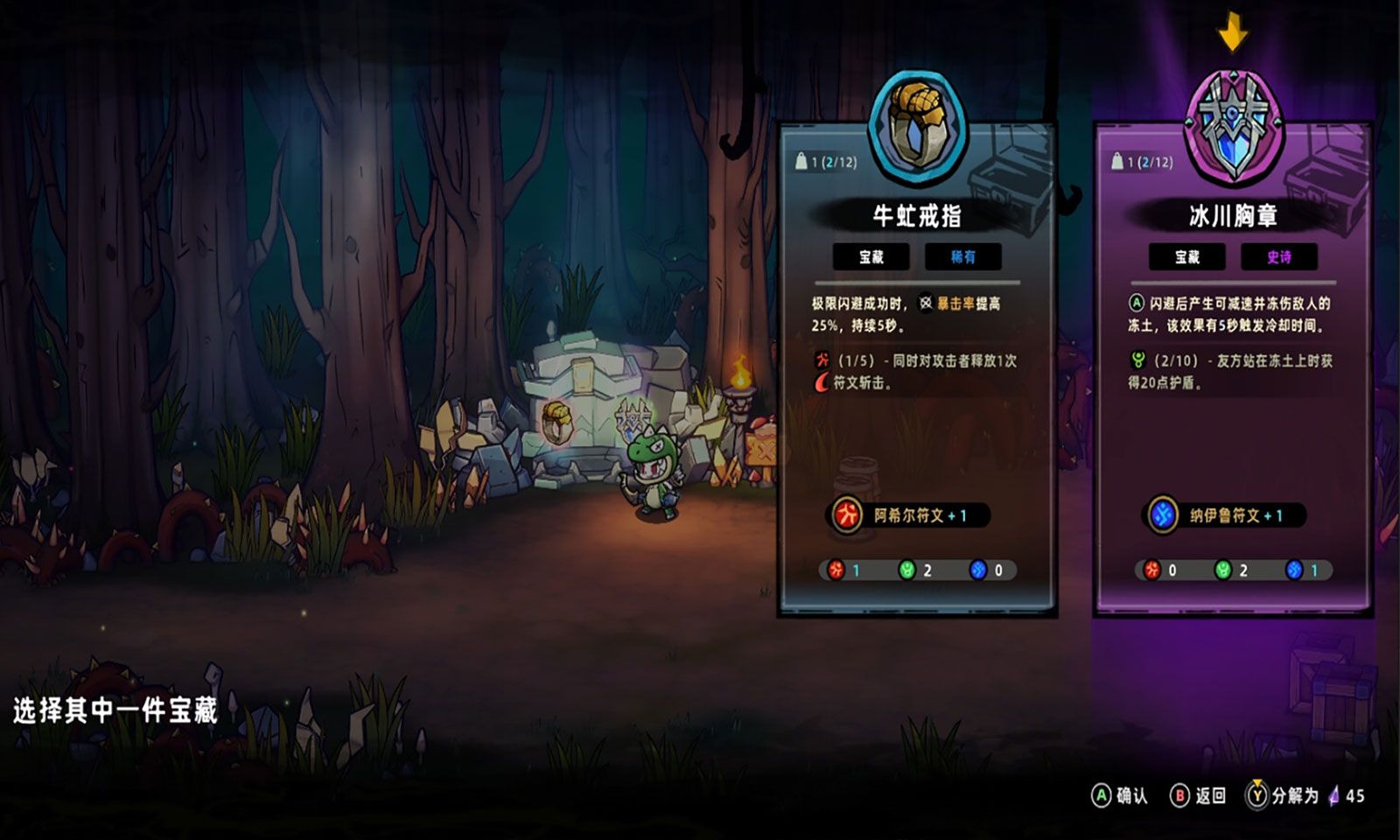This screenshot has width=1400, height=840.
Task: Go back using 返回
Action: (1198, 795)
